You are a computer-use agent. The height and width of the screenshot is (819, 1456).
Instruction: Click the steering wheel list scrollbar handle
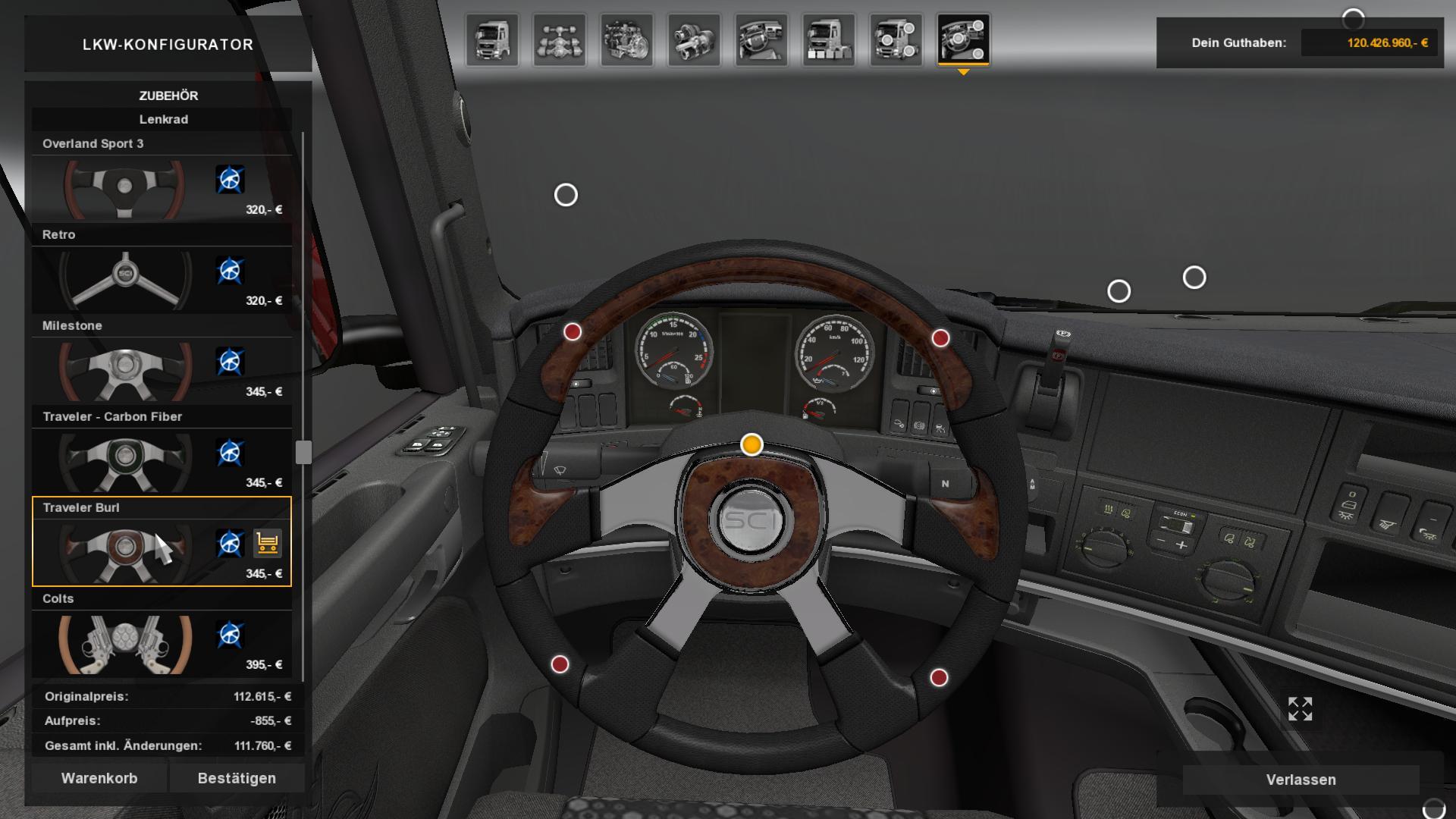[303, 452]
